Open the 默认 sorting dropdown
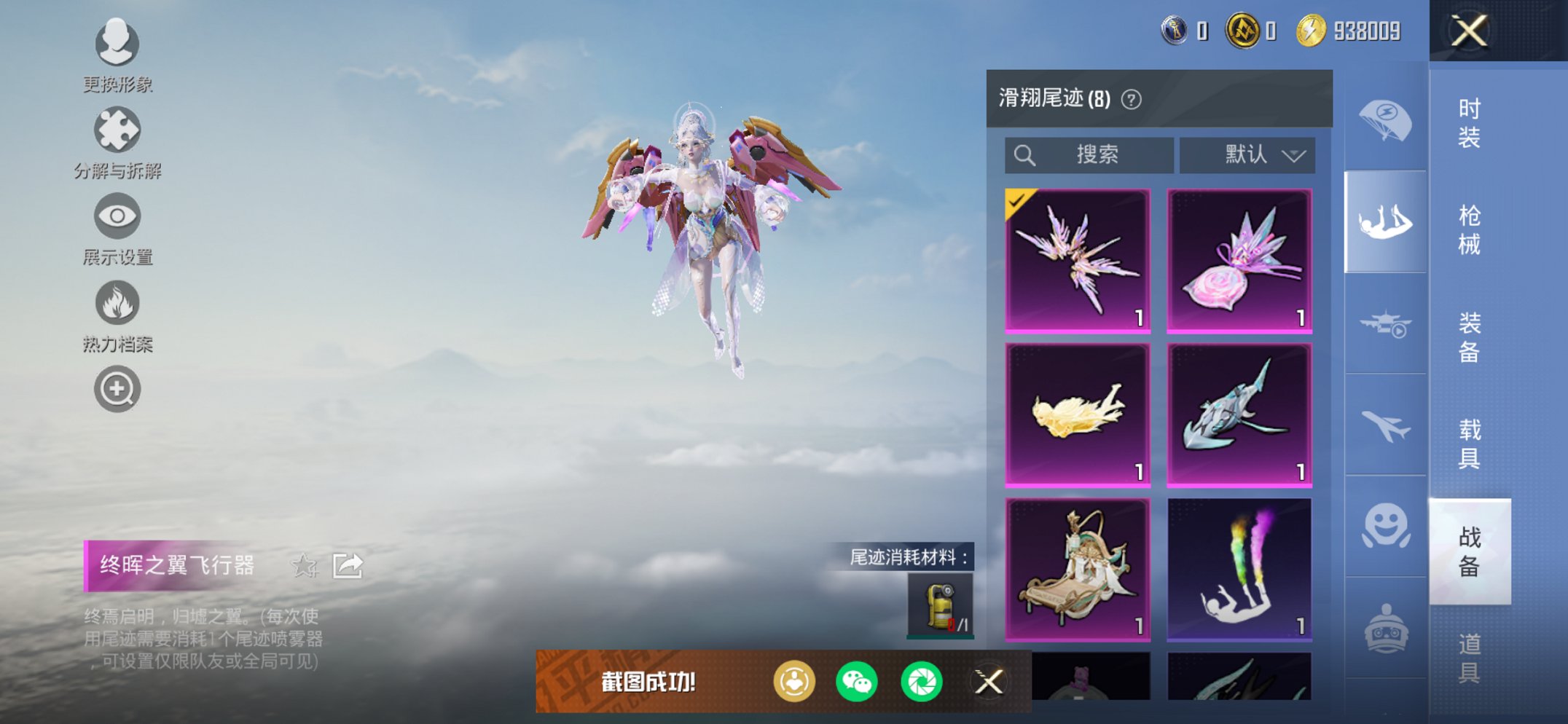The image size is (1568, 724). click(x=1247, y=154)
